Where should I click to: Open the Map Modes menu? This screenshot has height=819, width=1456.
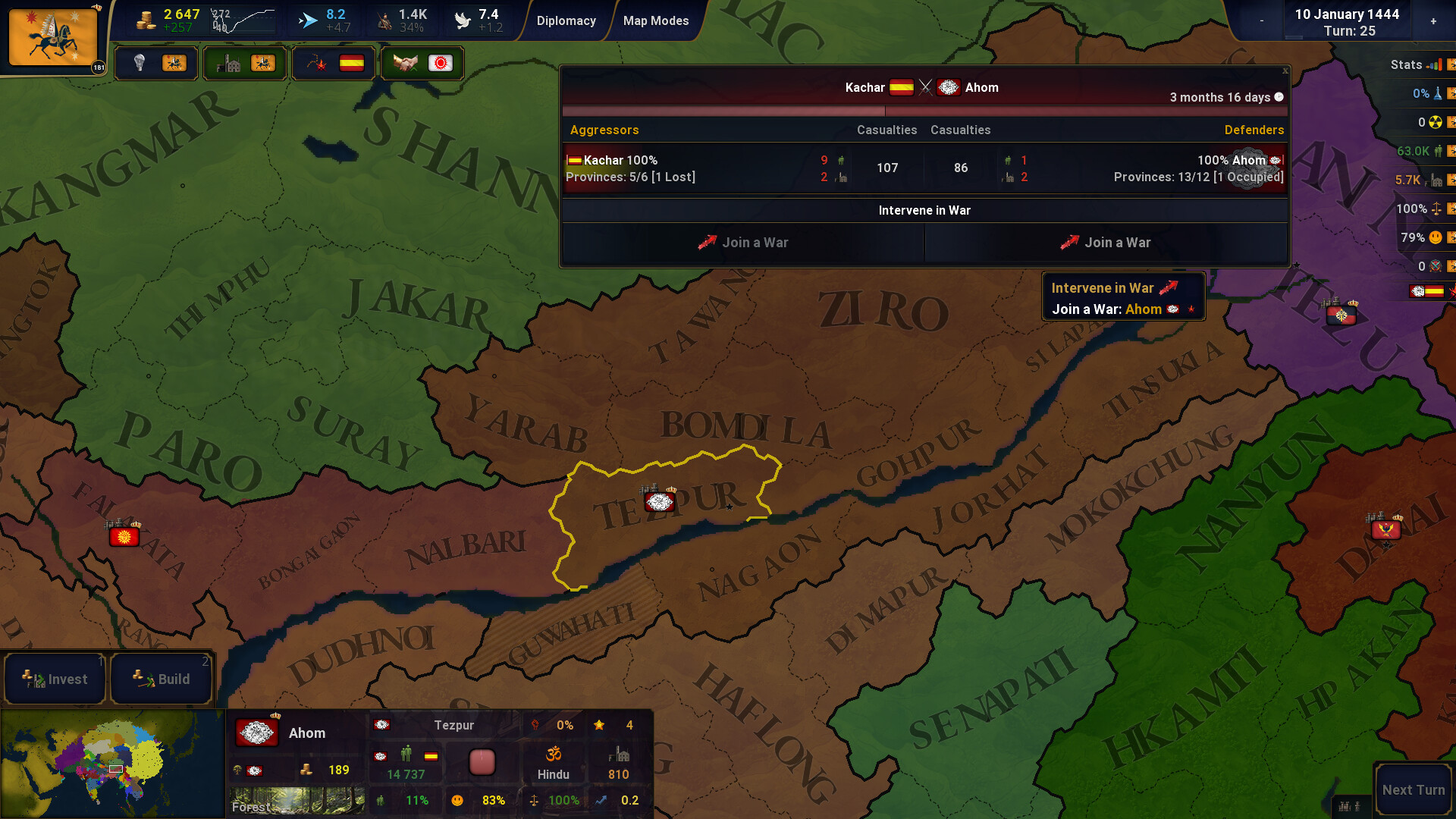click(655, 20)
